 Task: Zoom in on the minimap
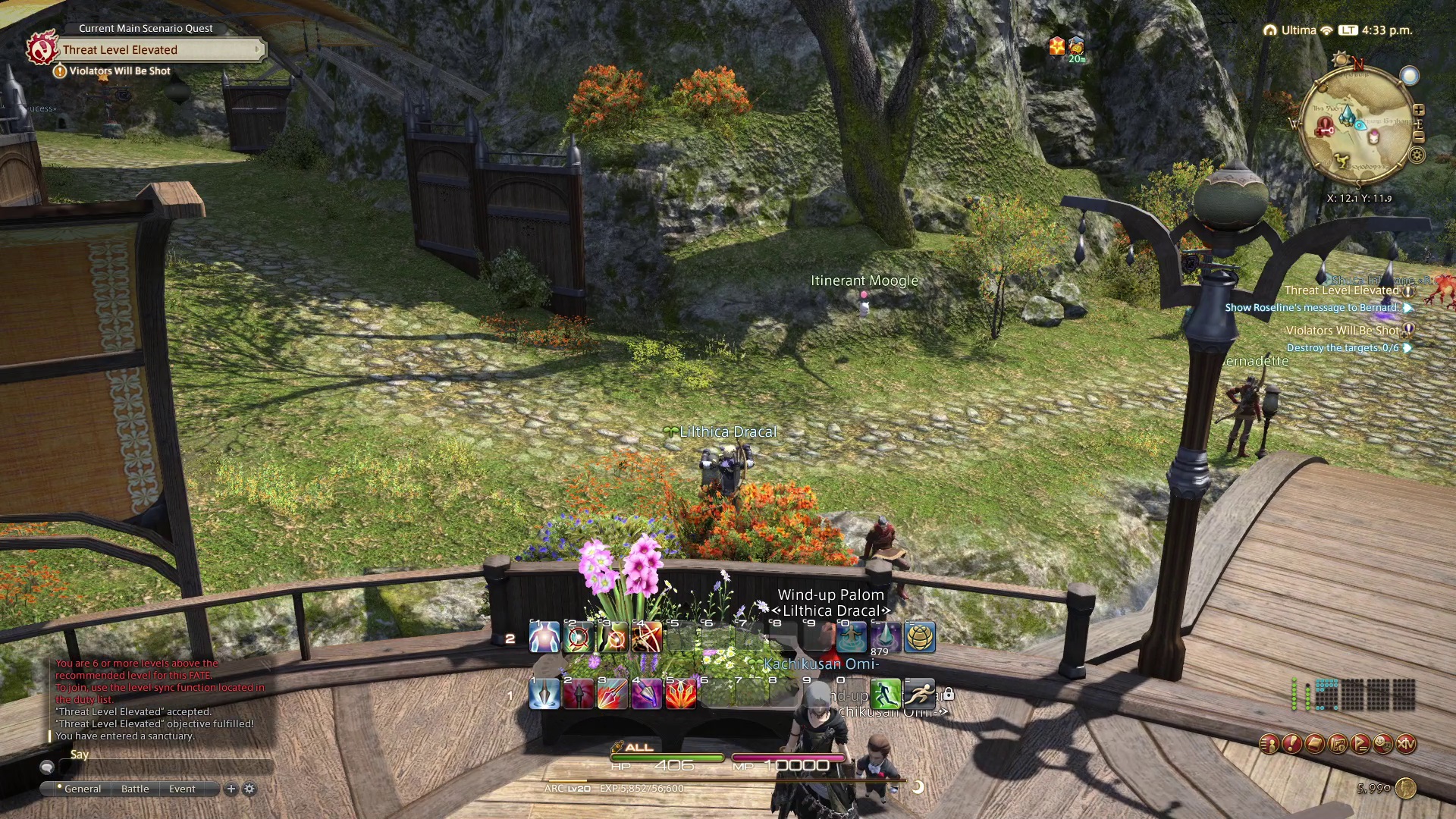click(x=1418, y=111)
